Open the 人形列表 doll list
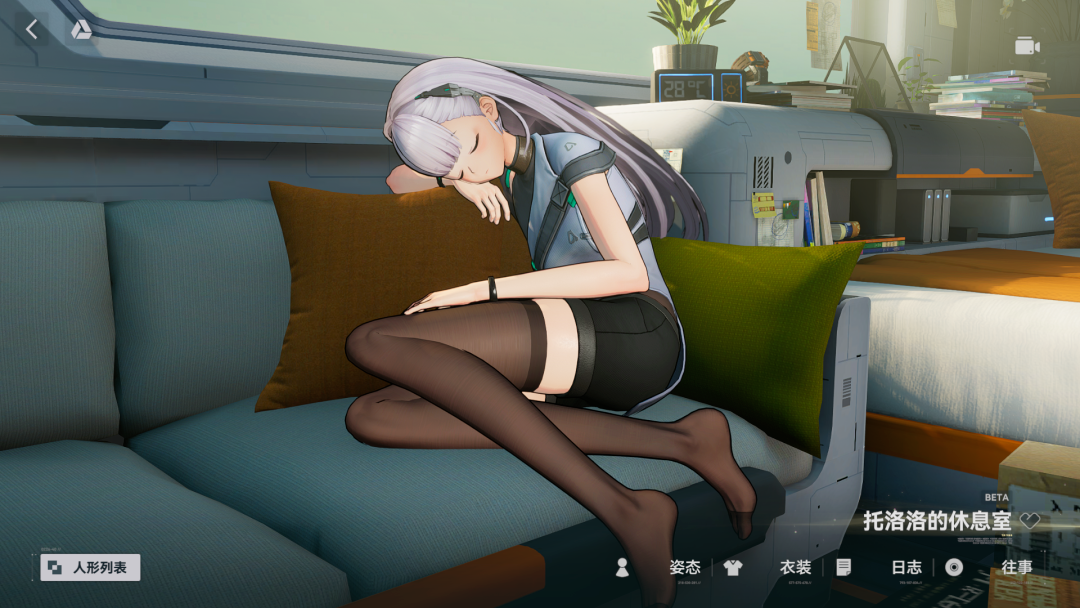This screenshot has height=608, width=1080. tap(91, 567)
